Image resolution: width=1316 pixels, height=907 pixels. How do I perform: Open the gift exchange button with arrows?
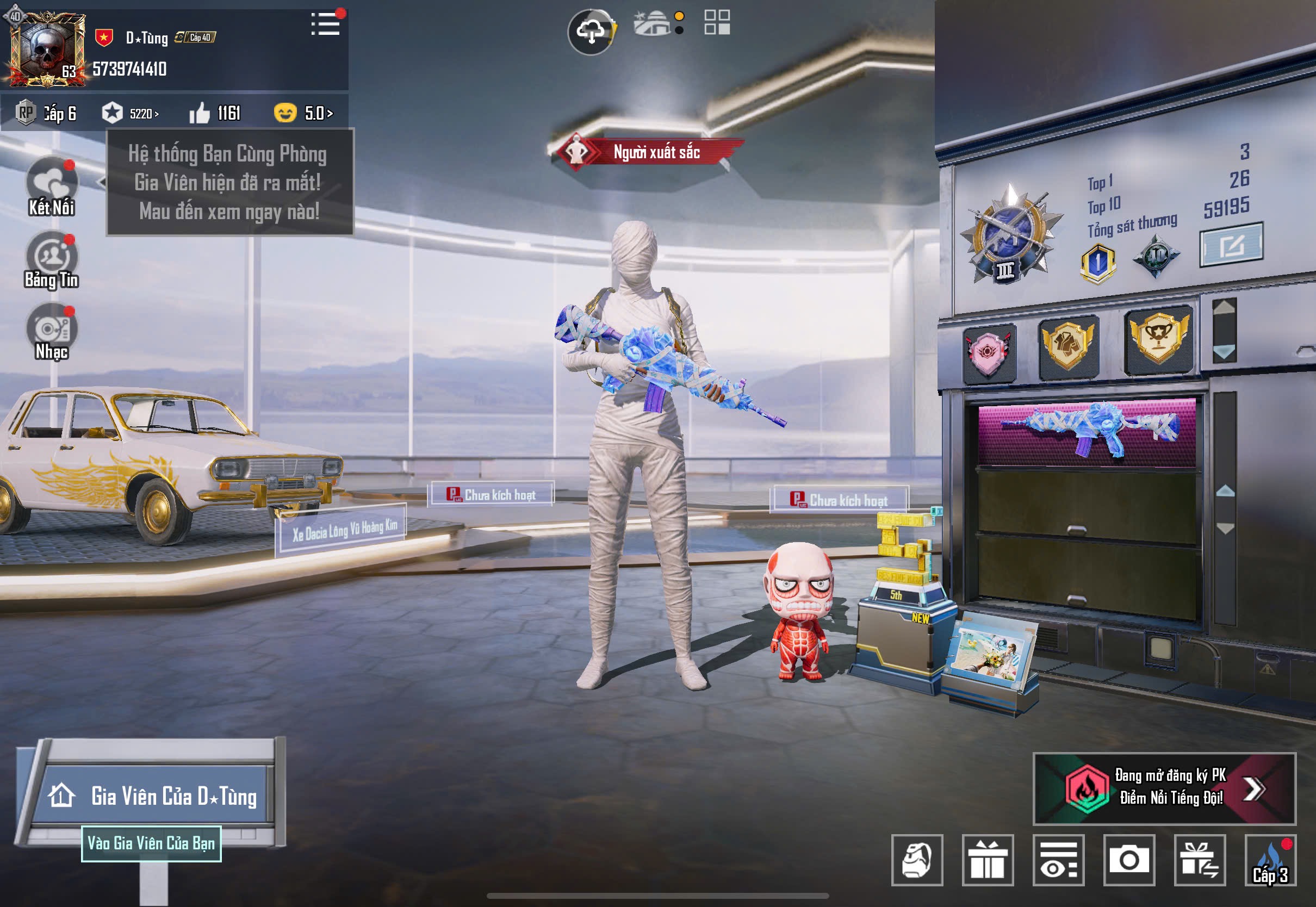pos(1200,860)
